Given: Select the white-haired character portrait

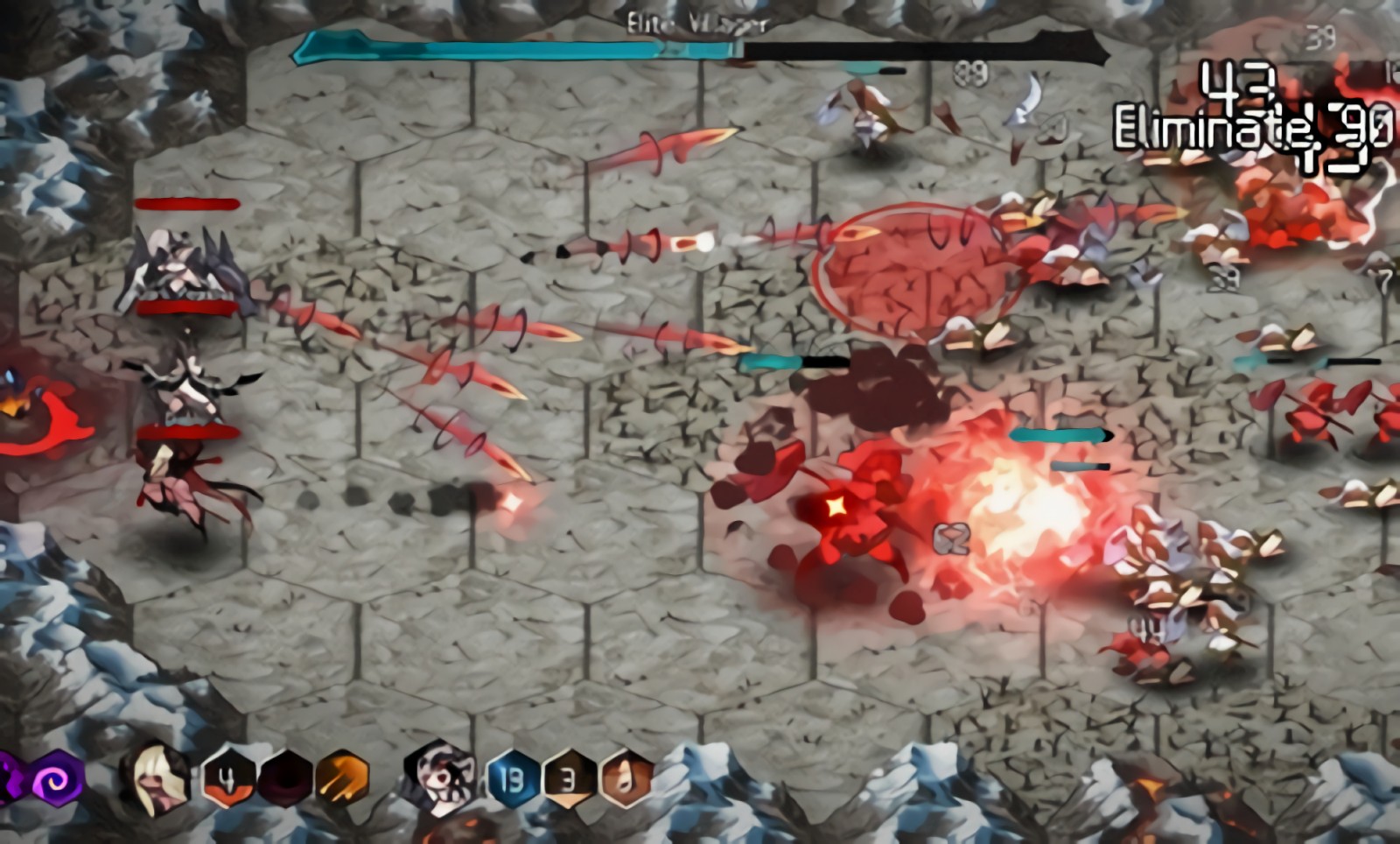Looking at the screenshot, I should point(442,777).
